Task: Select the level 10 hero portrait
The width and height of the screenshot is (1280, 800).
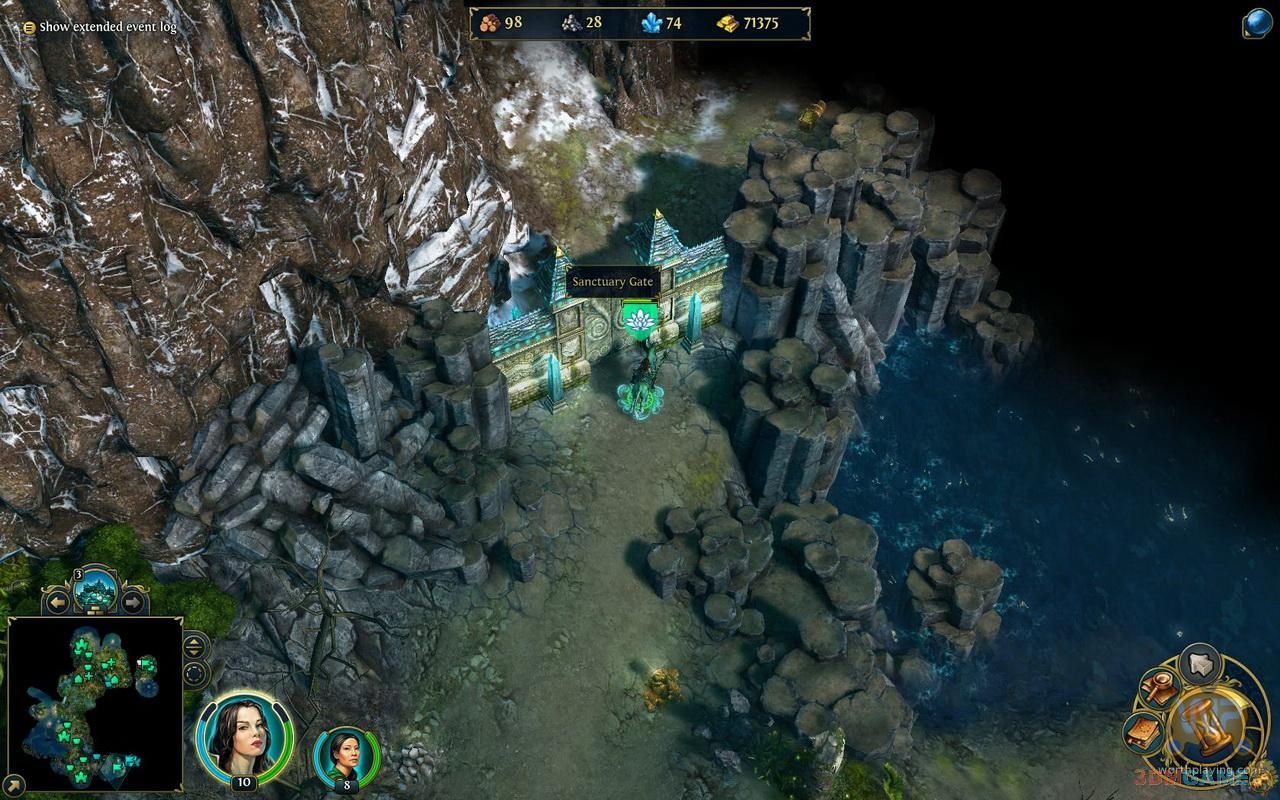Action: click(244, 738)
